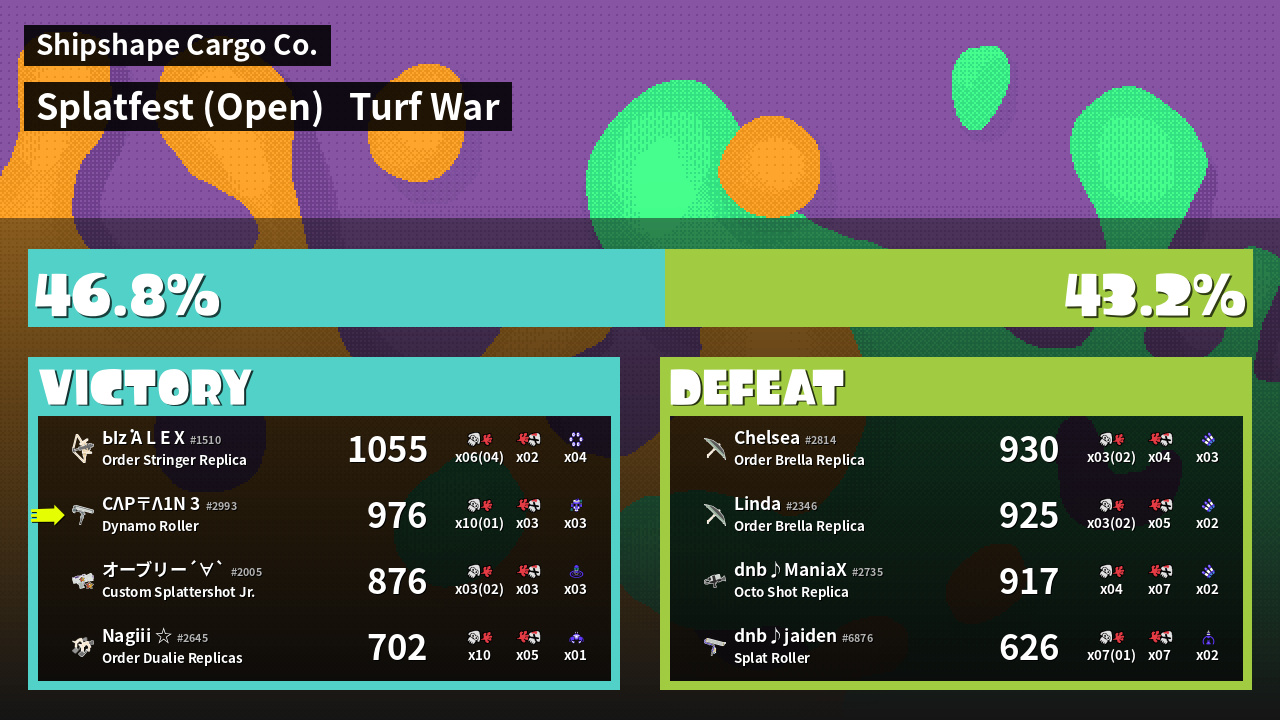Choose Linda's player row
This screenshot has width=1280, height=720.
[x=956, y=515]
